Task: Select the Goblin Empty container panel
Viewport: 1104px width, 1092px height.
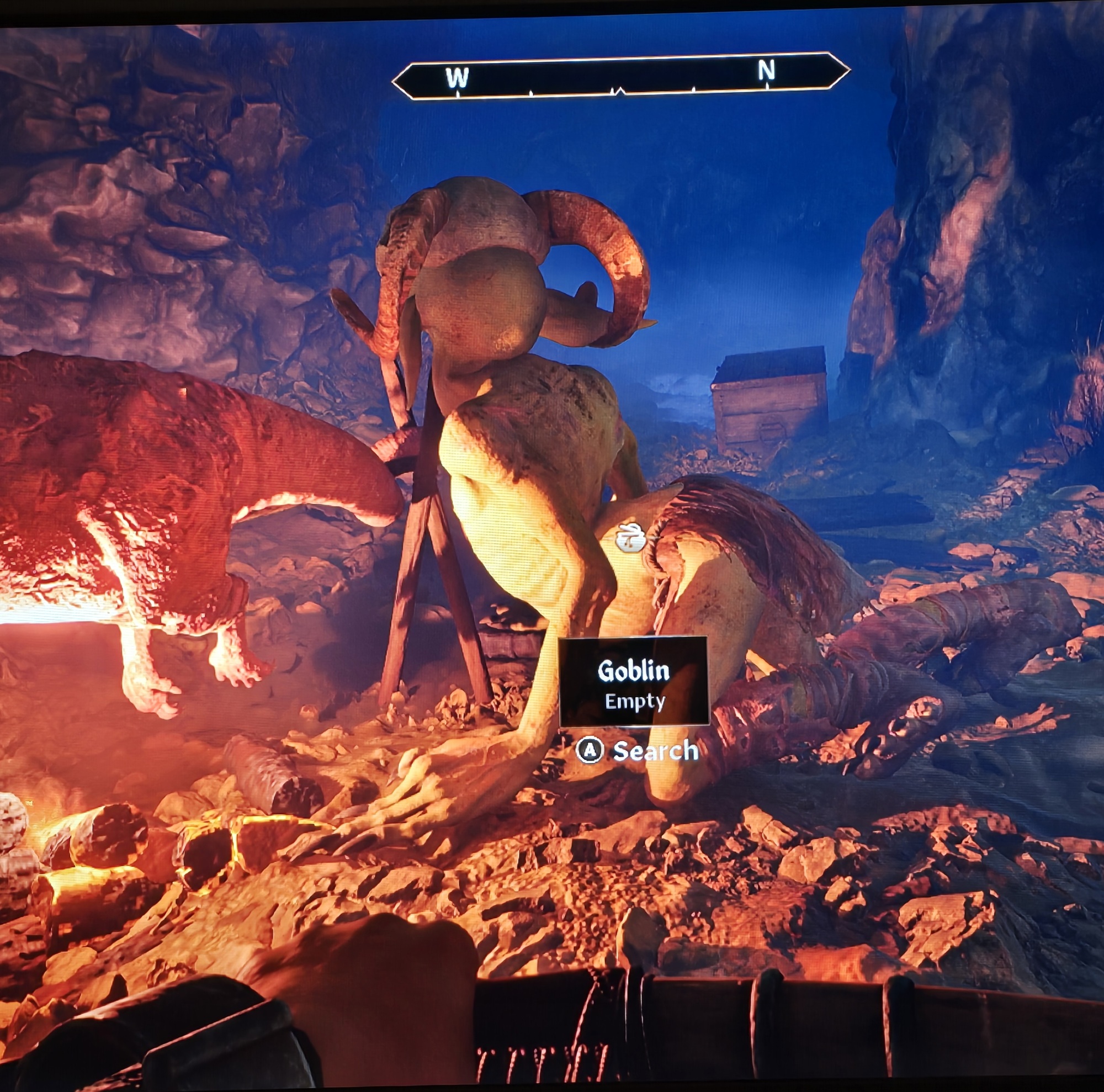Action: coord(634,682)
